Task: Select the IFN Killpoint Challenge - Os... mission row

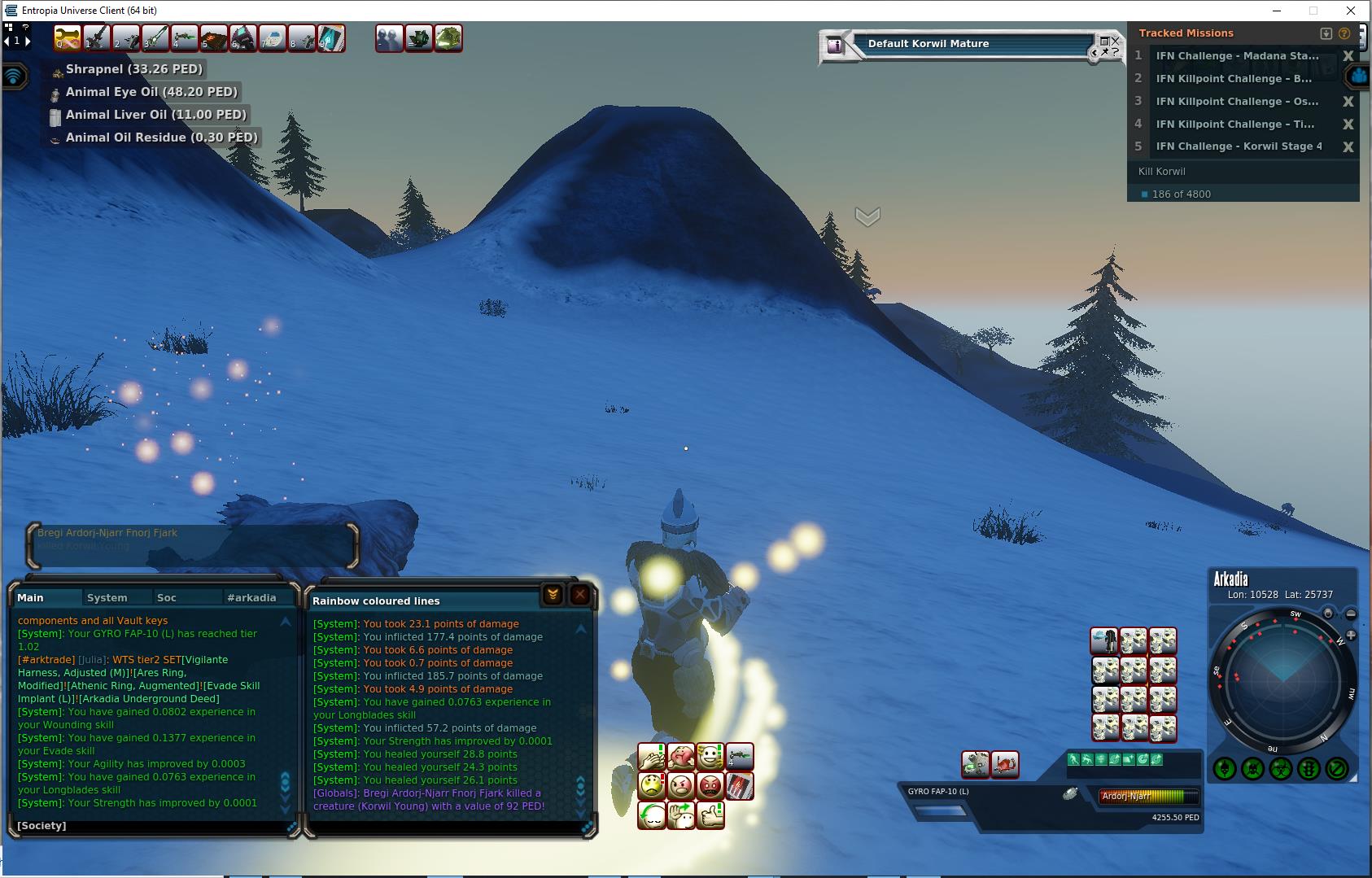Action: tap(1237, 102)
